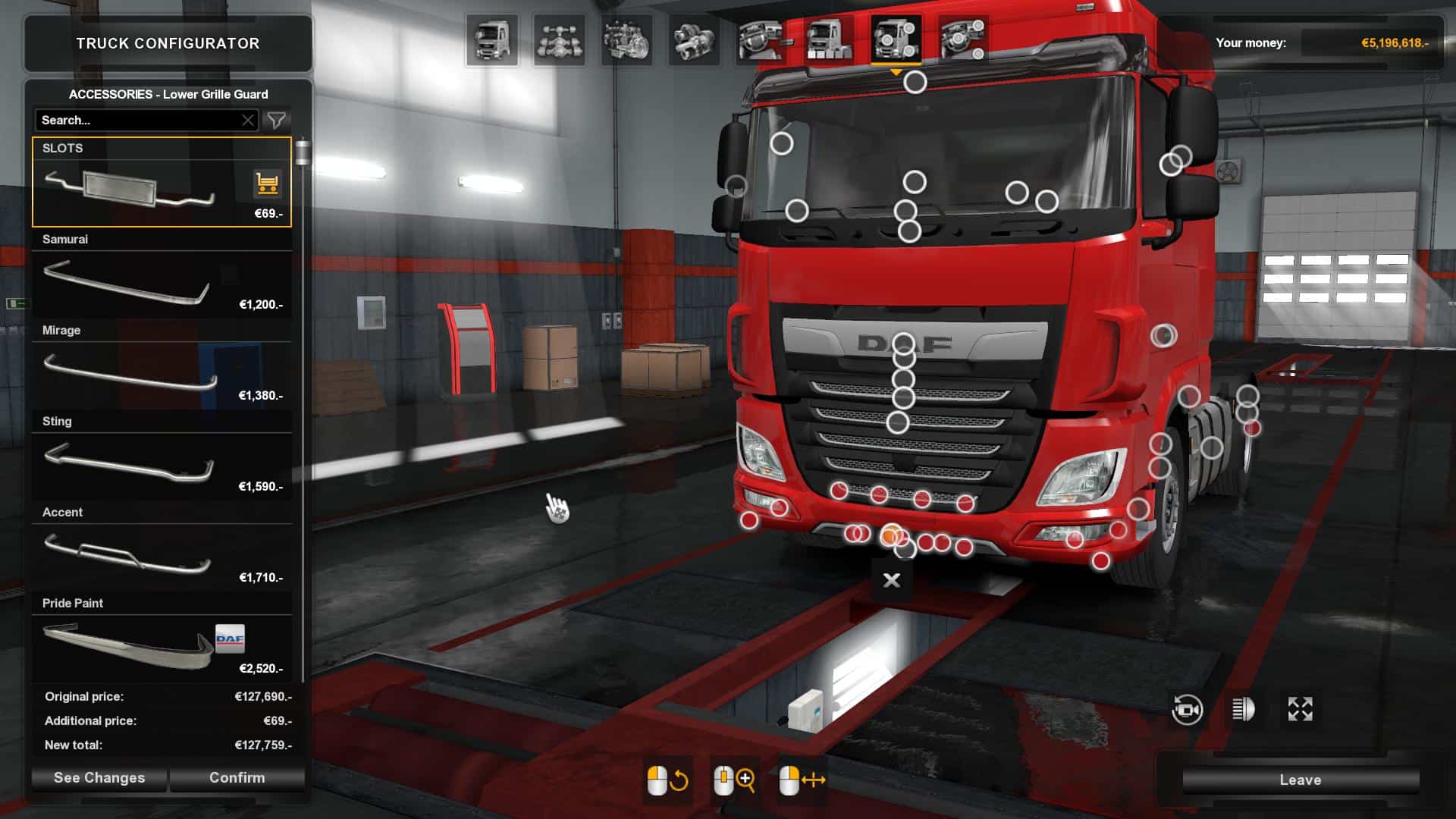Confirm the truck configuration purchase
Screen dimensions: 1456x819
coord(237,777)
